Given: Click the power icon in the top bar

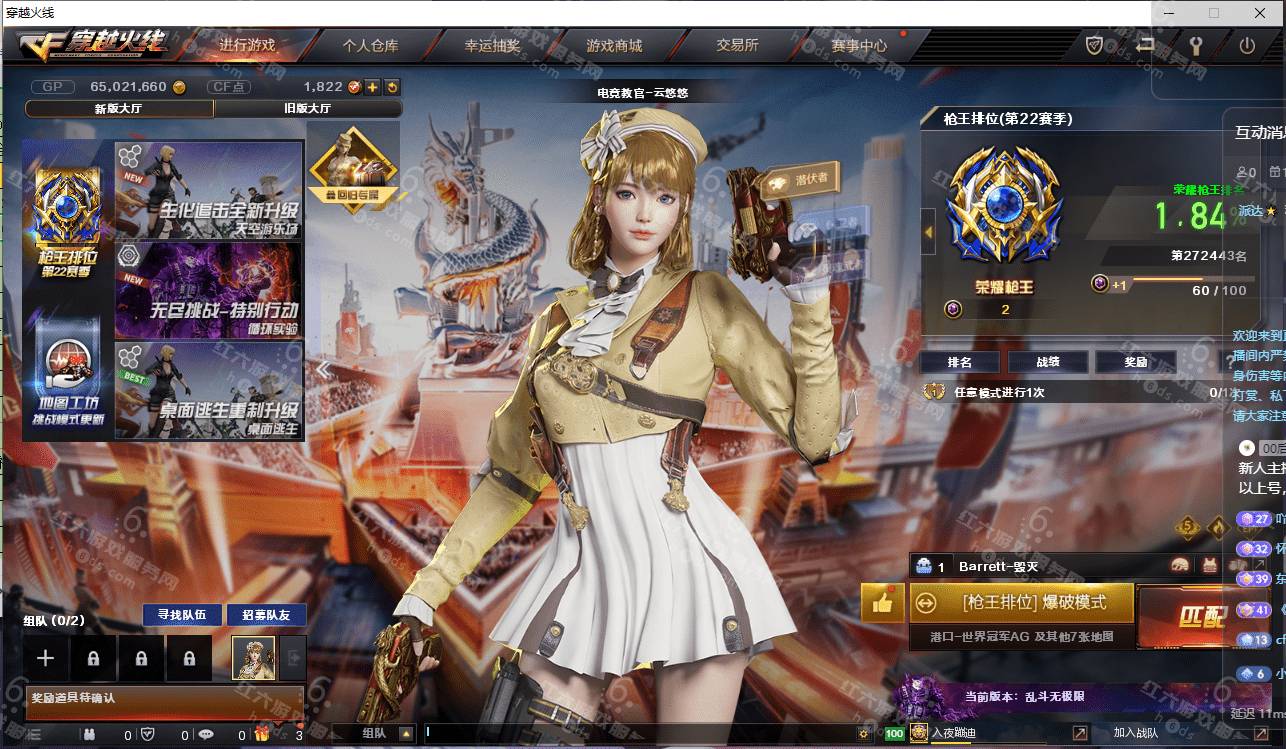Looking at the screenshot, I should [1247, 45].
